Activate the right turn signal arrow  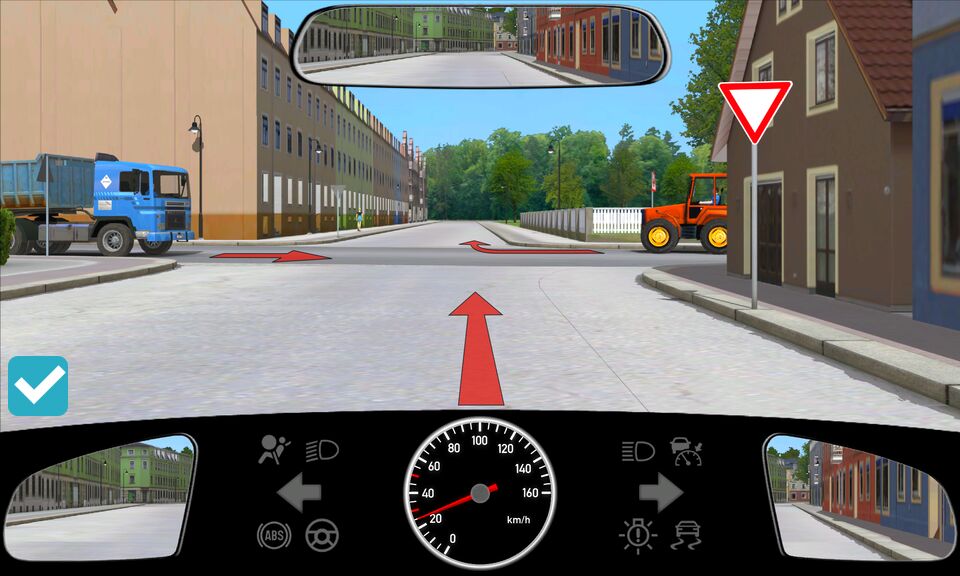pyautogui.click(x=660, y=492)
